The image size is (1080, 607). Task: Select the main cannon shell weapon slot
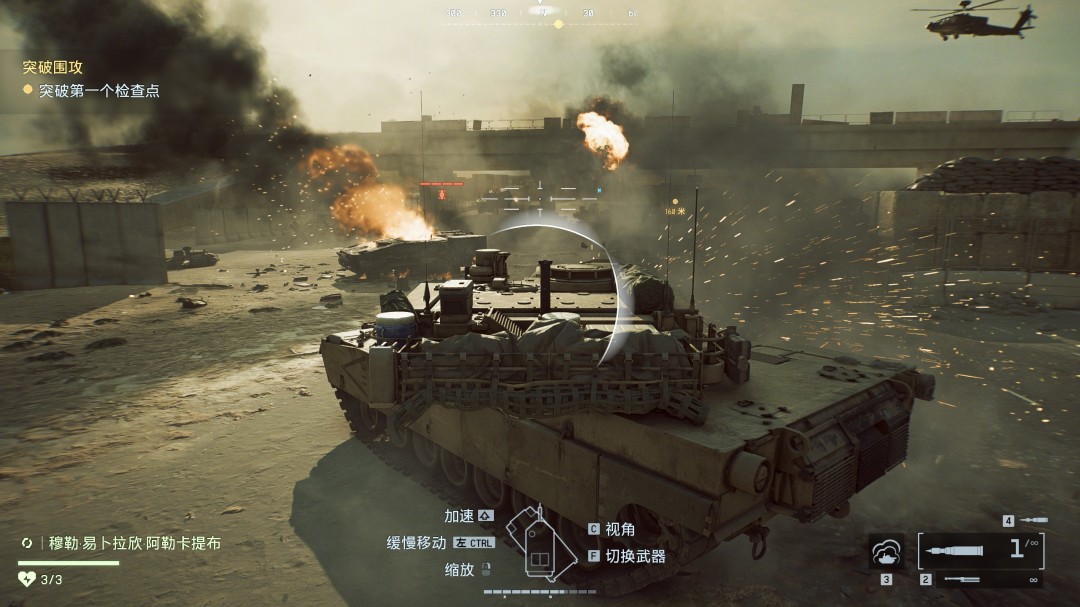pyautogui.click(x=979, y=550)
